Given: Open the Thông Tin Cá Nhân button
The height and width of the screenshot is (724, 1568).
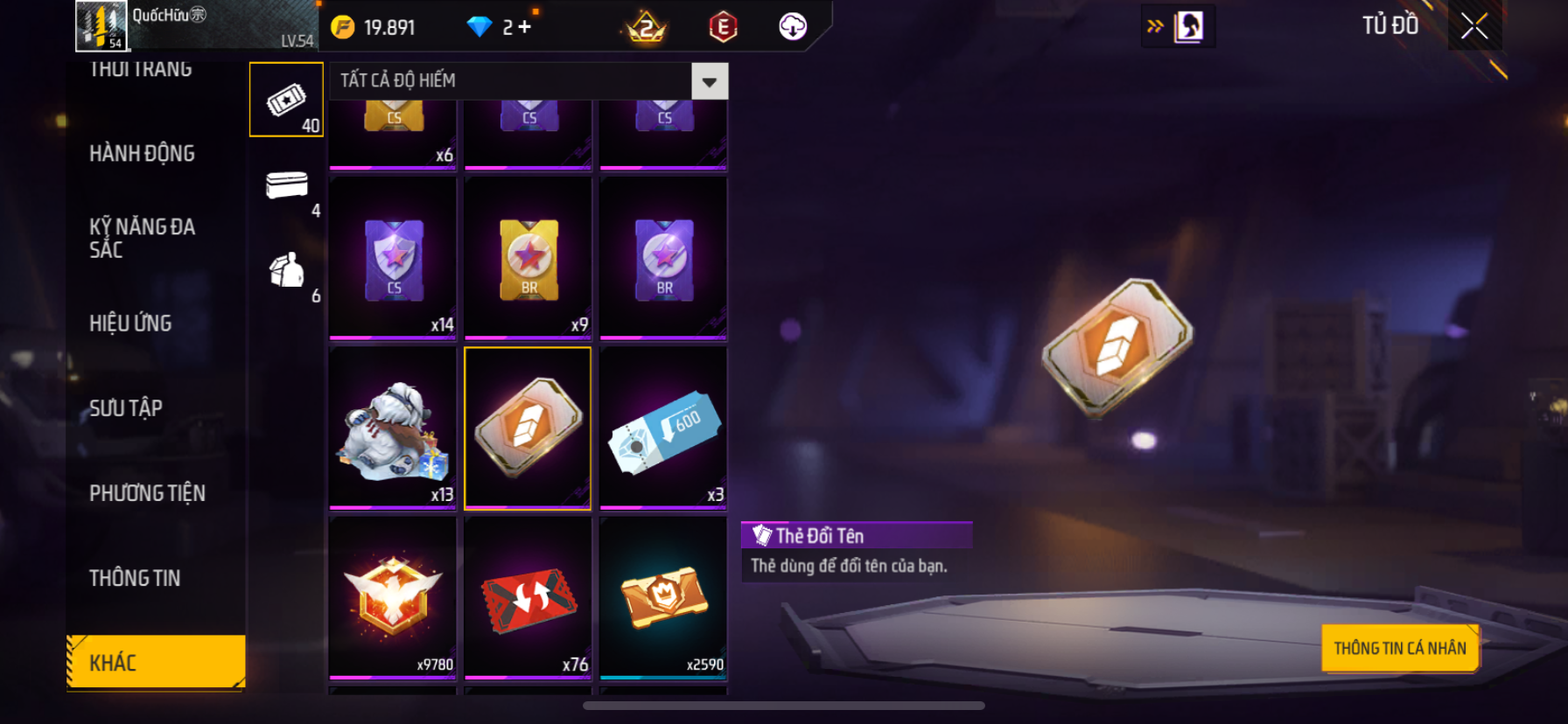Looking at the screenshot, I should pyautogui.click(x=1399, y=648).
